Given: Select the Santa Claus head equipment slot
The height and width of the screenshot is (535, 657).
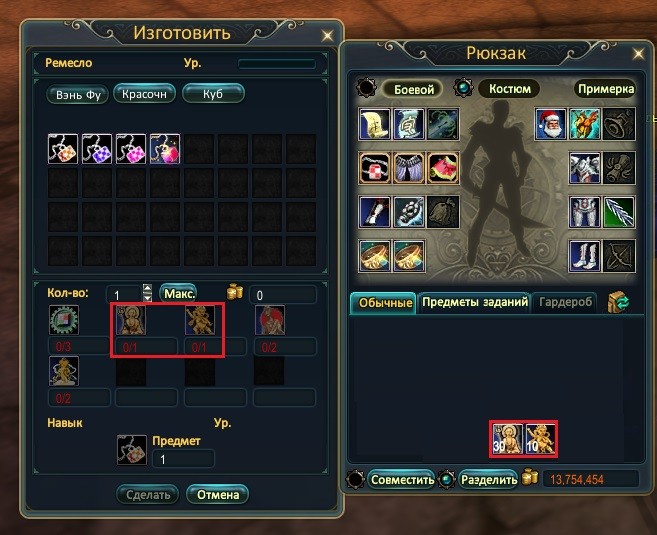Looking at the screenshot, I should pos(551,123).
